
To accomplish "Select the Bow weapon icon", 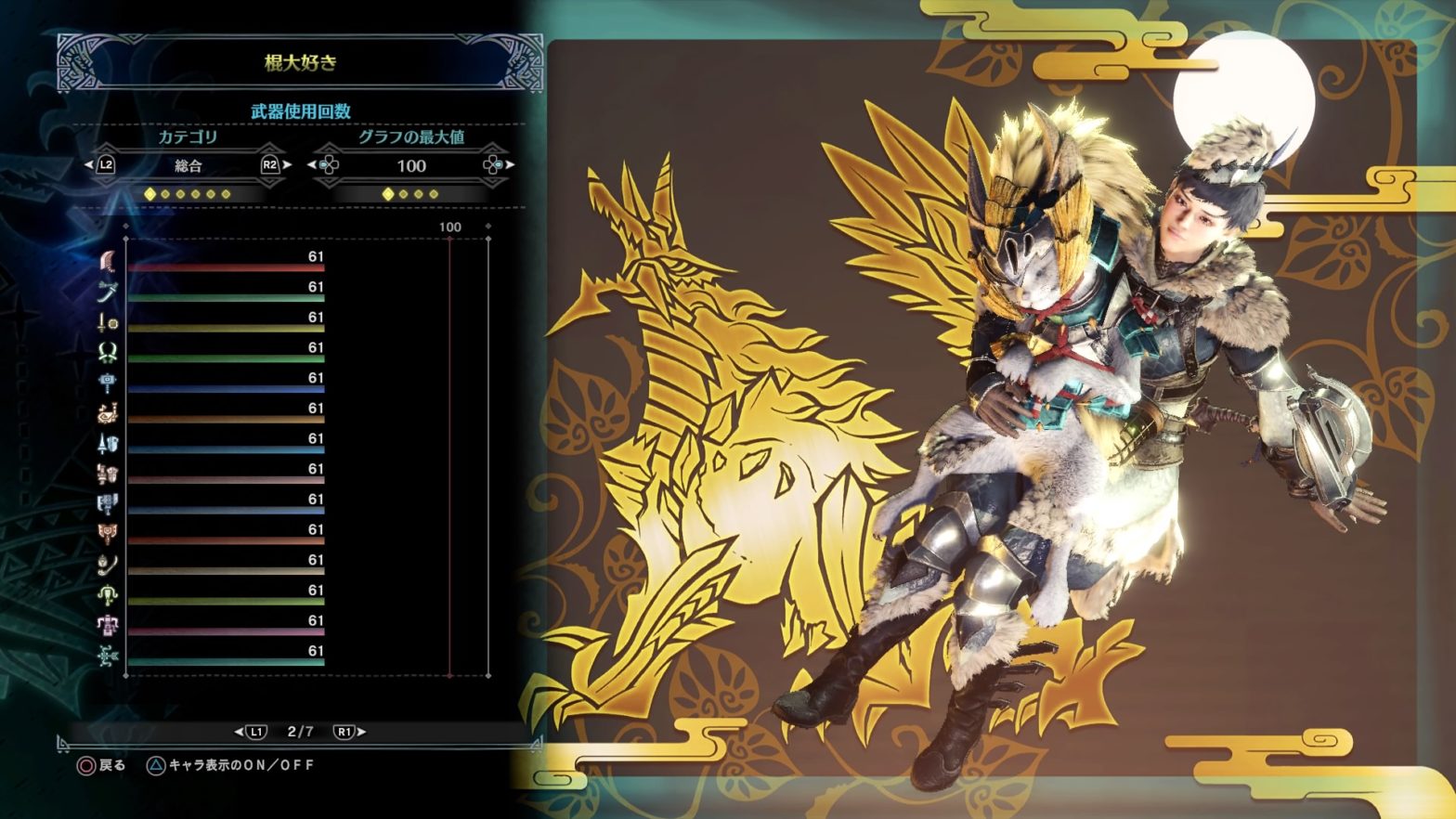I will (108, 656).
